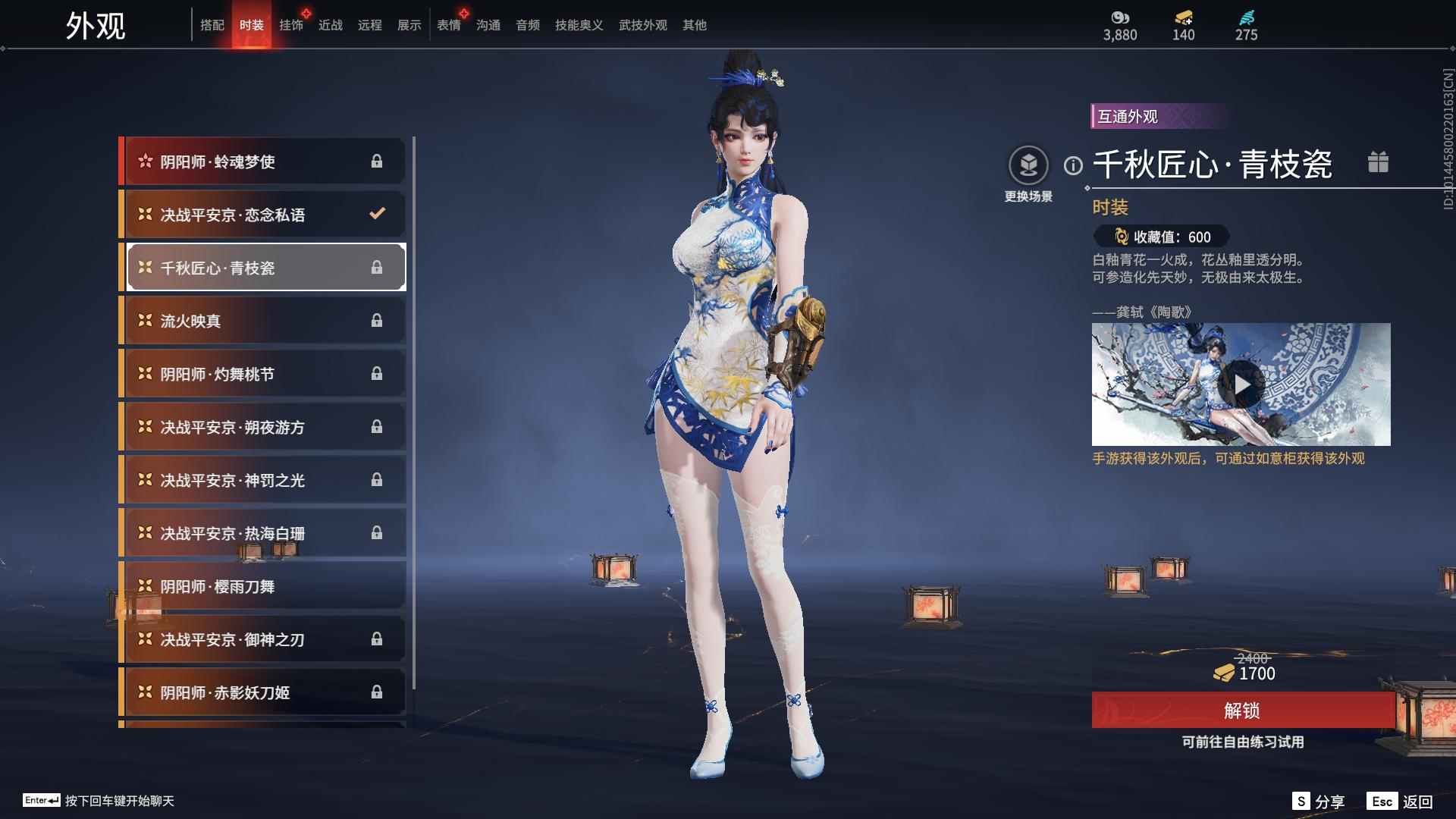Select the 近战 melee tab
This screenshot has height=819, width=1456.
coord(331,25)
